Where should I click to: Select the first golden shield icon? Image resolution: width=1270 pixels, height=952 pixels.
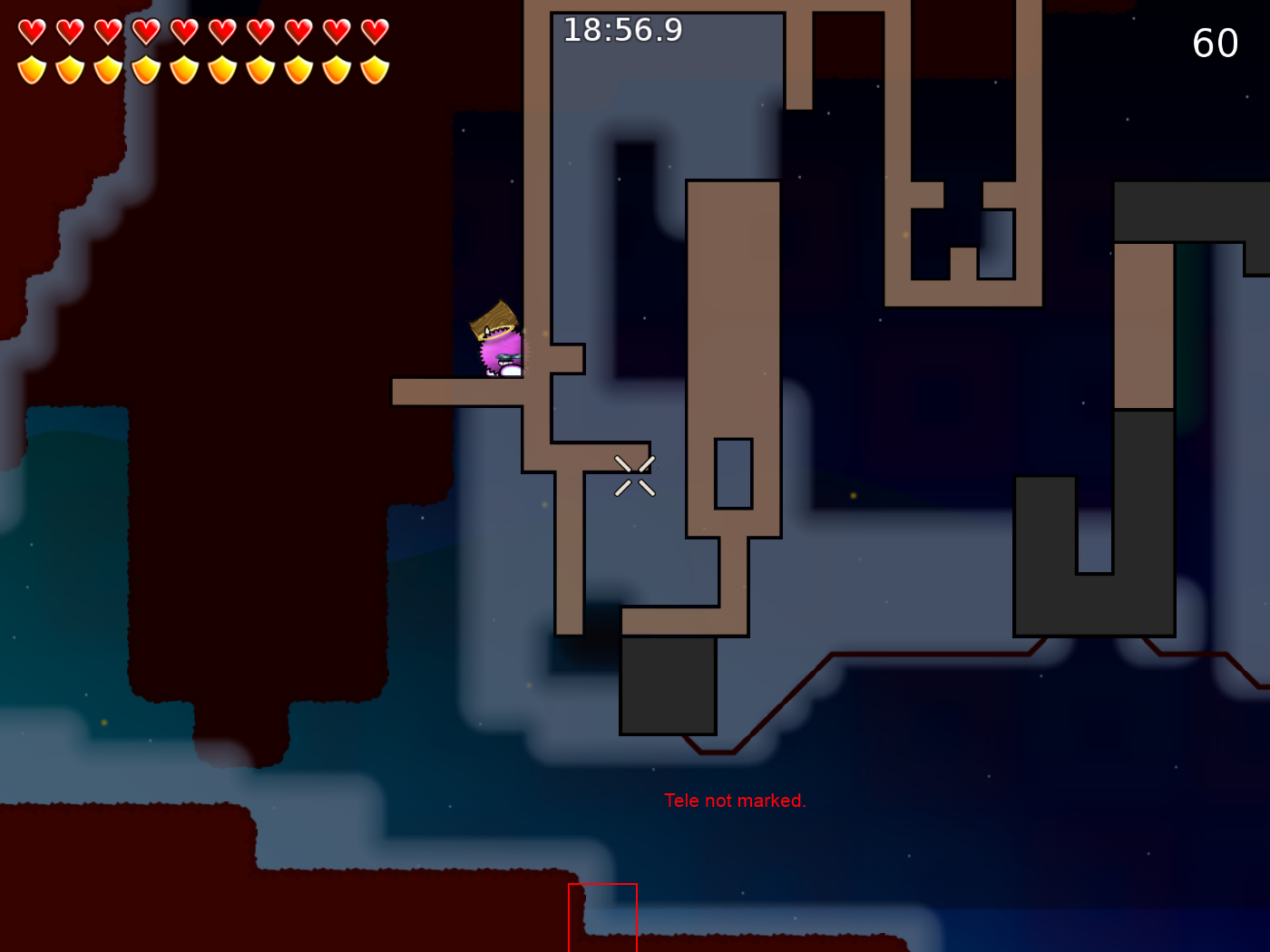pos(32,68)
